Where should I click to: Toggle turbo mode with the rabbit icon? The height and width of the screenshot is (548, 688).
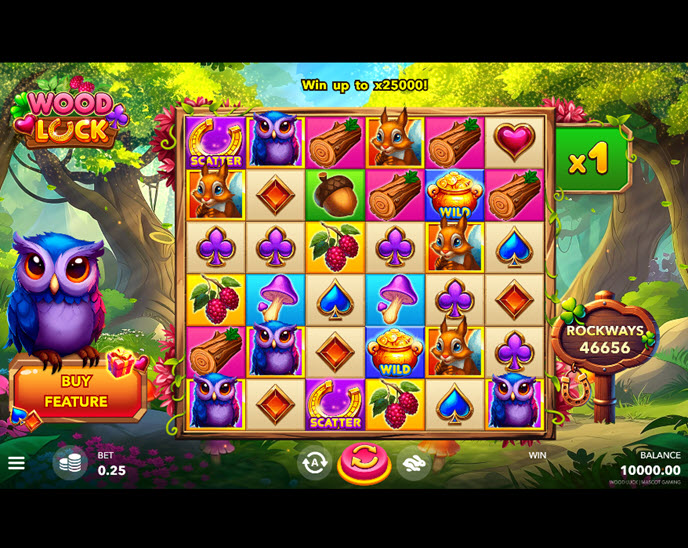coord(414,462)
